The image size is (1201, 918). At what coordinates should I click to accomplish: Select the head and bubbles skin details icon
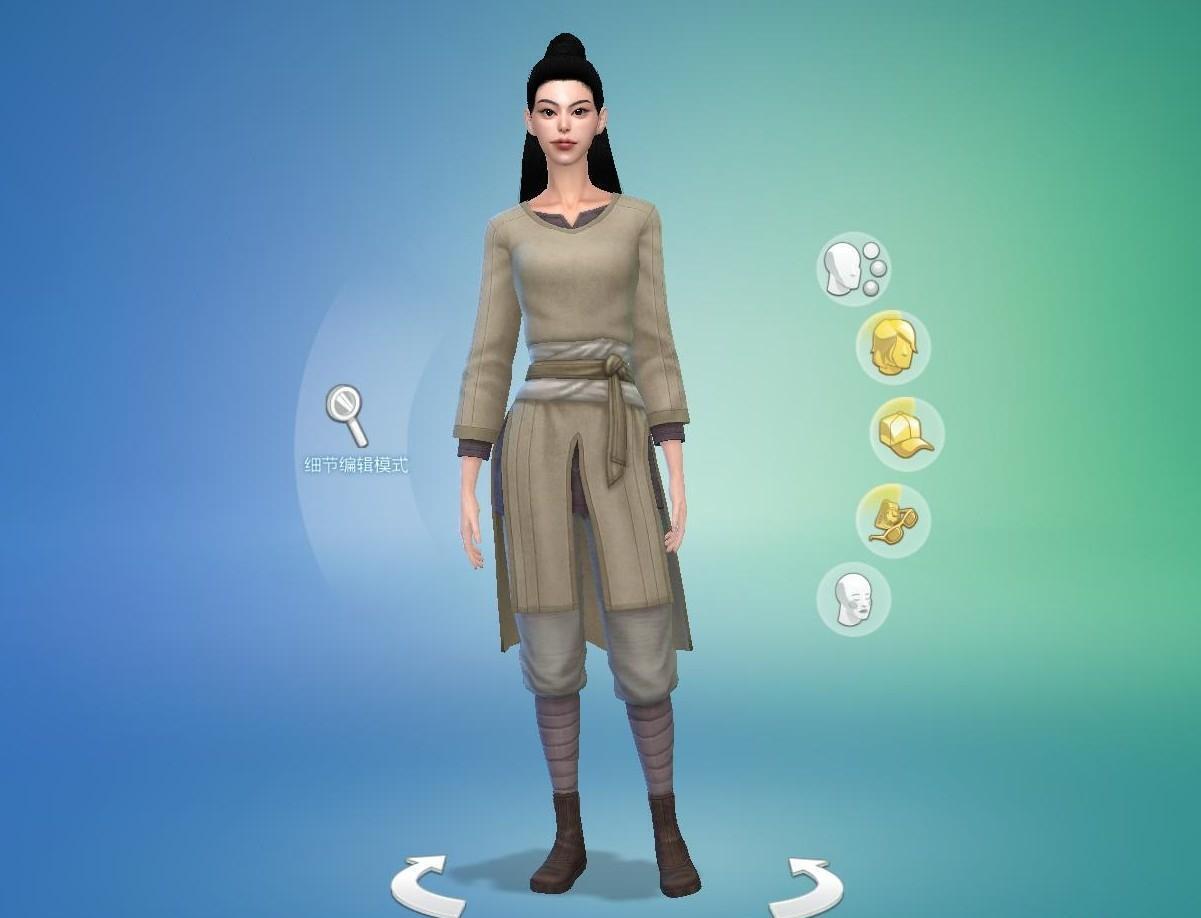tap(853, 269)
